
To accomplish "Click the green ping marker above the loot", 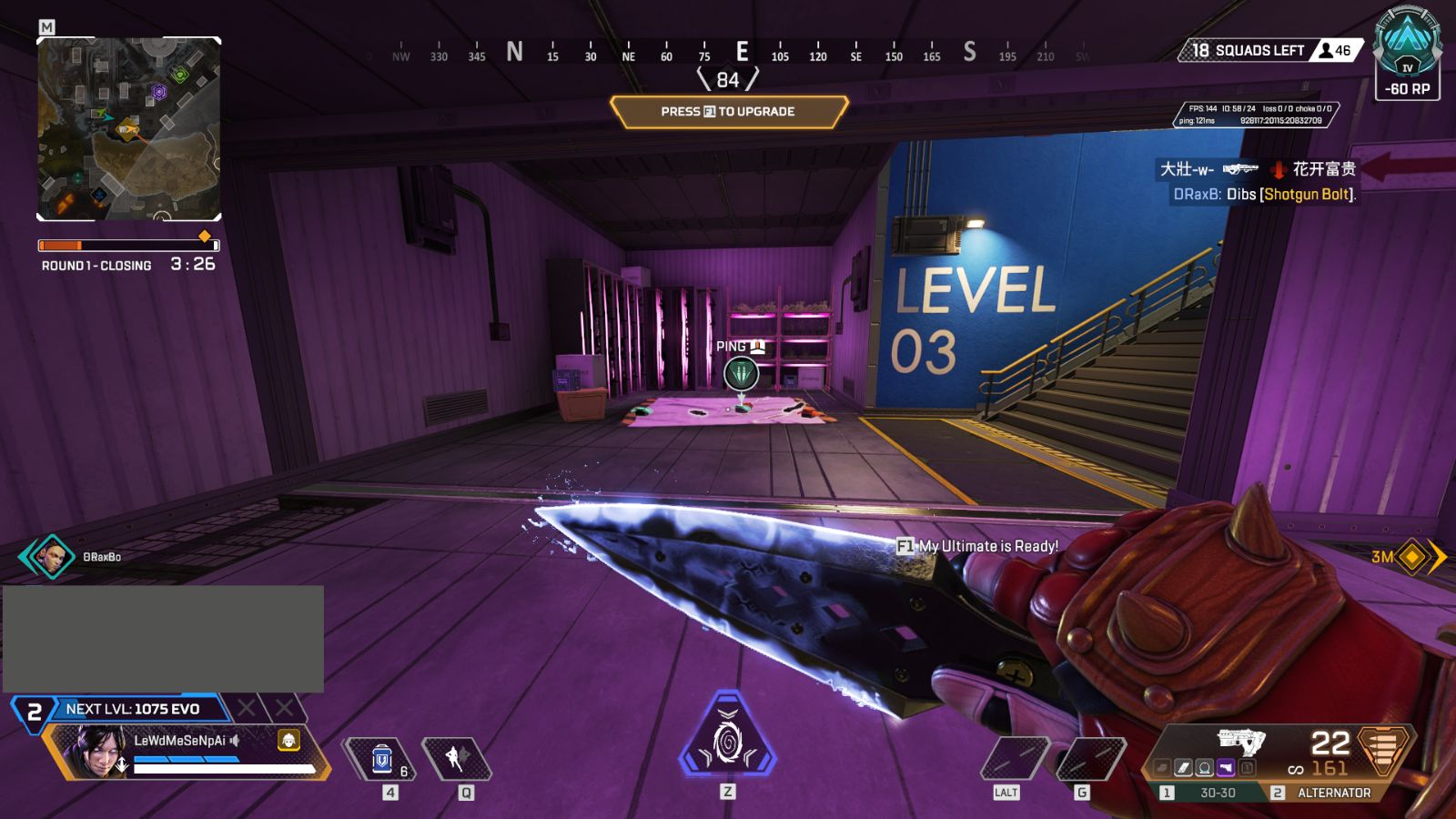I will tap(739, 373).
